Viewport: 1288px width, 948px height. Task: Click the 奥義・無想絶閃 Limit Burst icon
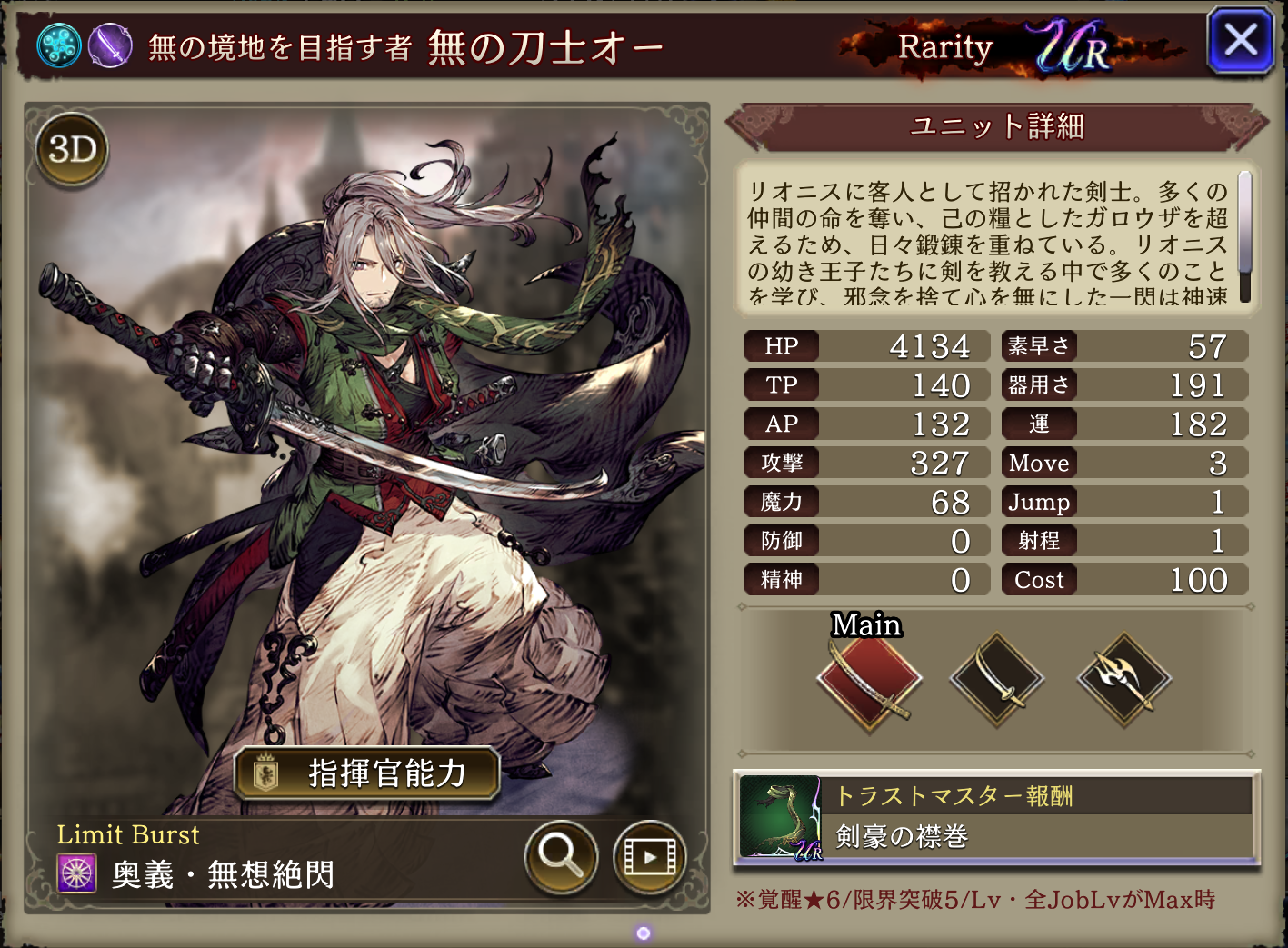[77, 873]
